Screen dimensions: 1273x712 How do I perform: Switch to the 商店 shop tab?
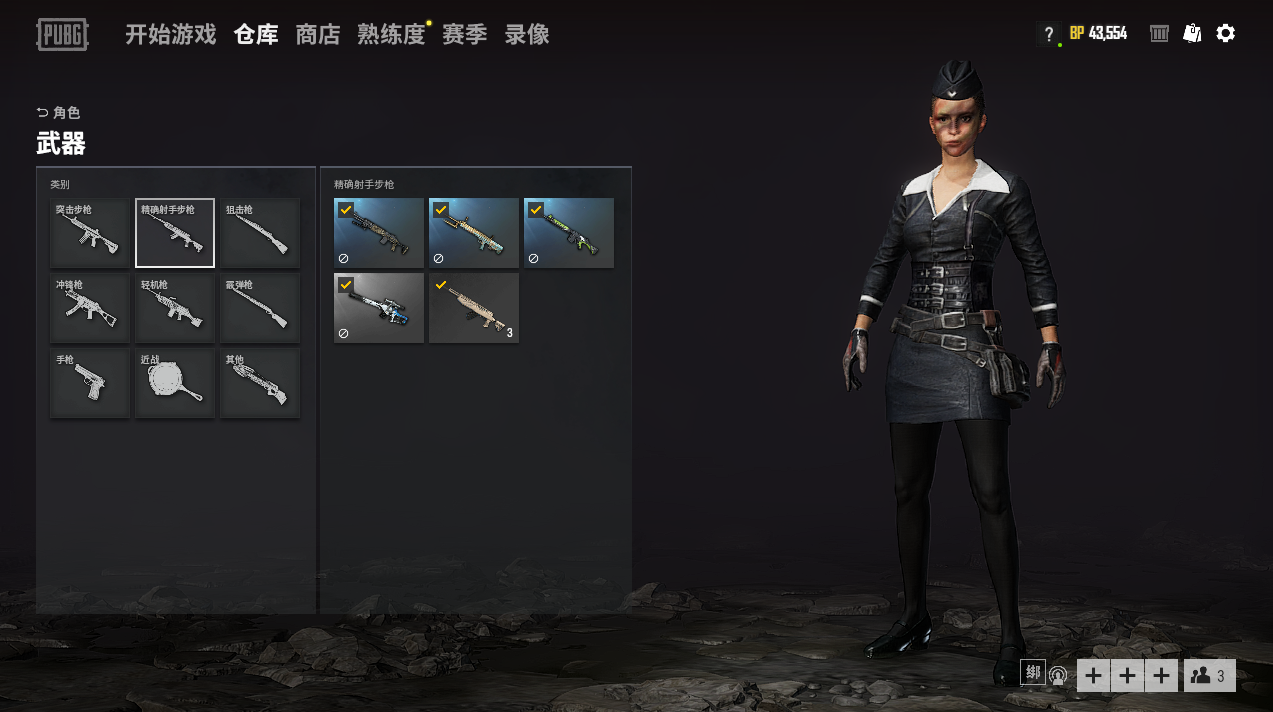coord(318,35)
